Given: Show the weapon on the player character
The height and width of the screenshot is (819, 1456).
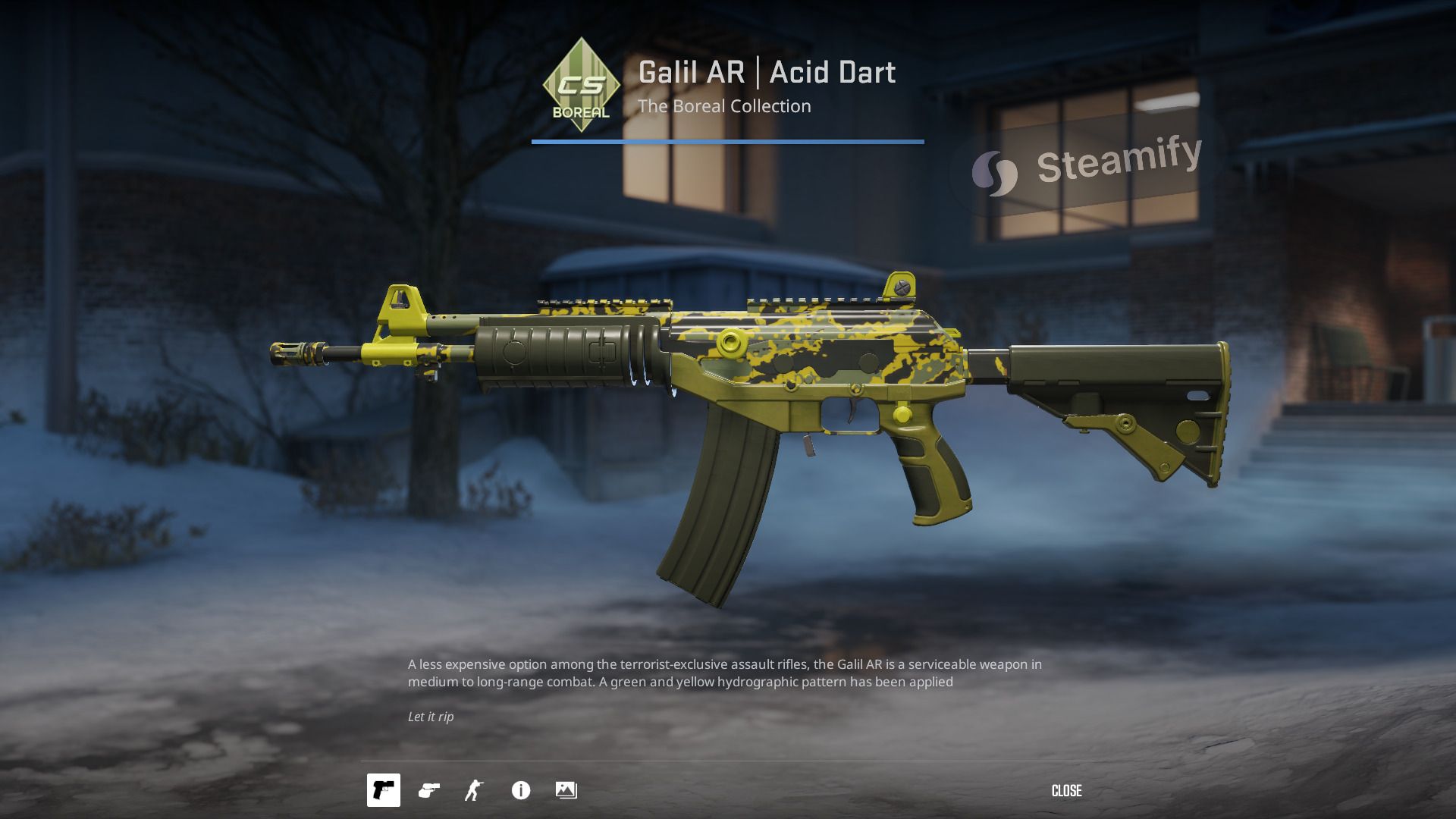Looking at the screenshot, I should click(x=474, y=790).
